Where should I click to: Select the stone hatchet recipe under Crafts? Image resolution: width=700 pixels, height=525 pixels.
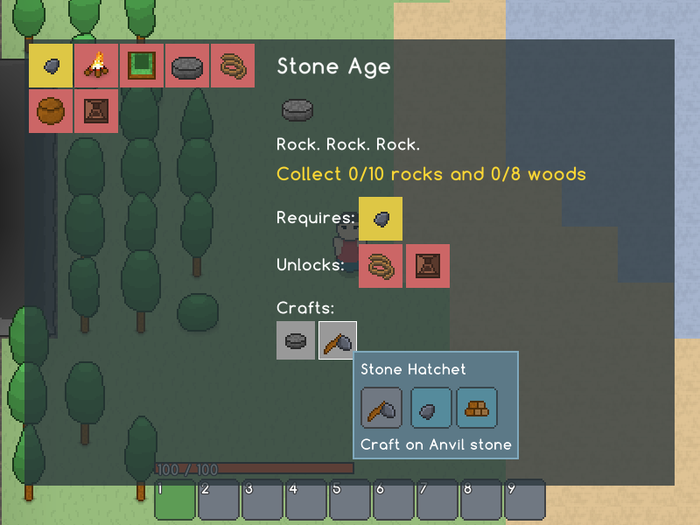pyautogui.click(x=337, y=340)
